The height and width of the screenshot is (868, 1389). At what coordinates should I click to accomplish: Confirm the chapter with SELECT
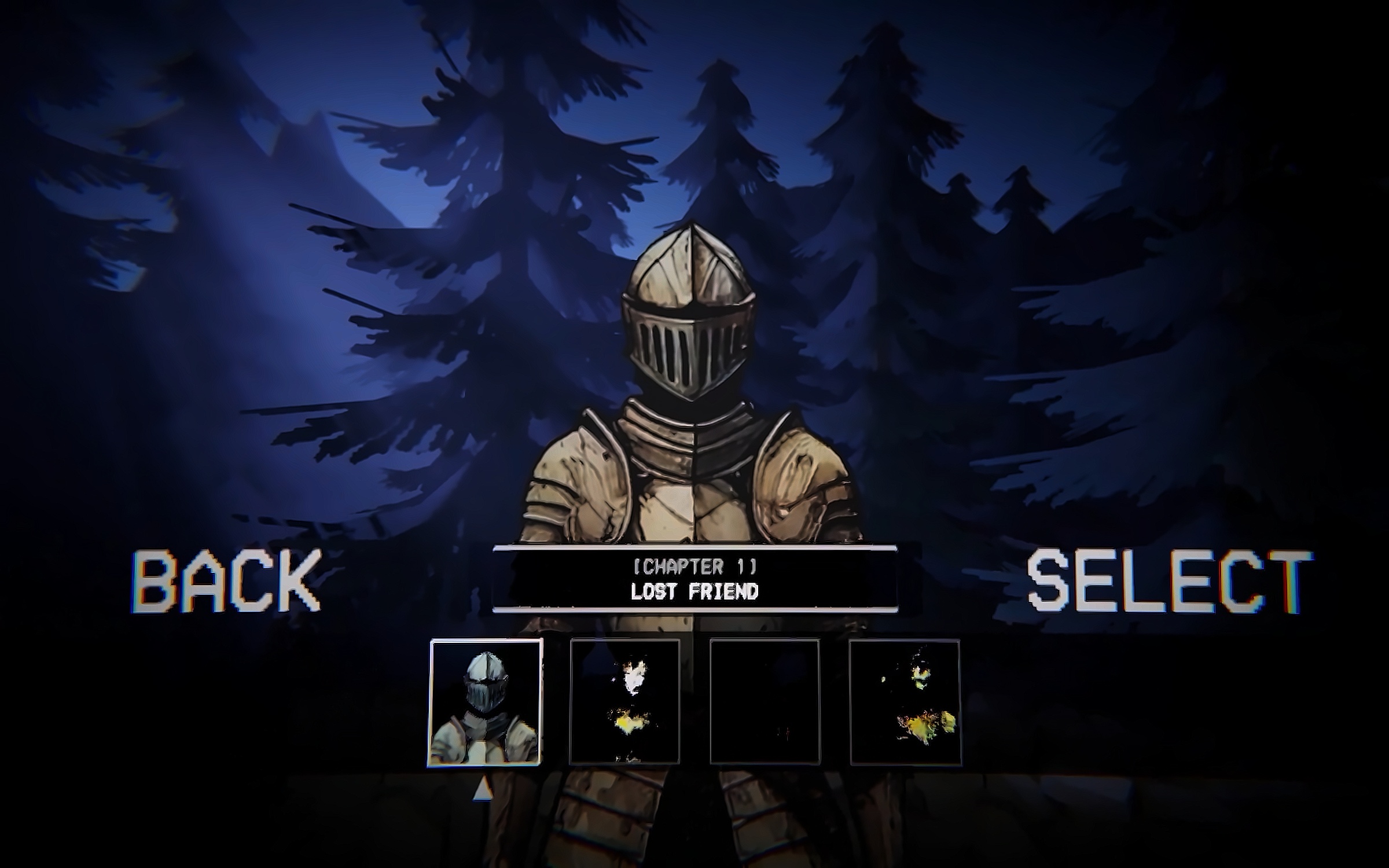(x=1168, y=581)
